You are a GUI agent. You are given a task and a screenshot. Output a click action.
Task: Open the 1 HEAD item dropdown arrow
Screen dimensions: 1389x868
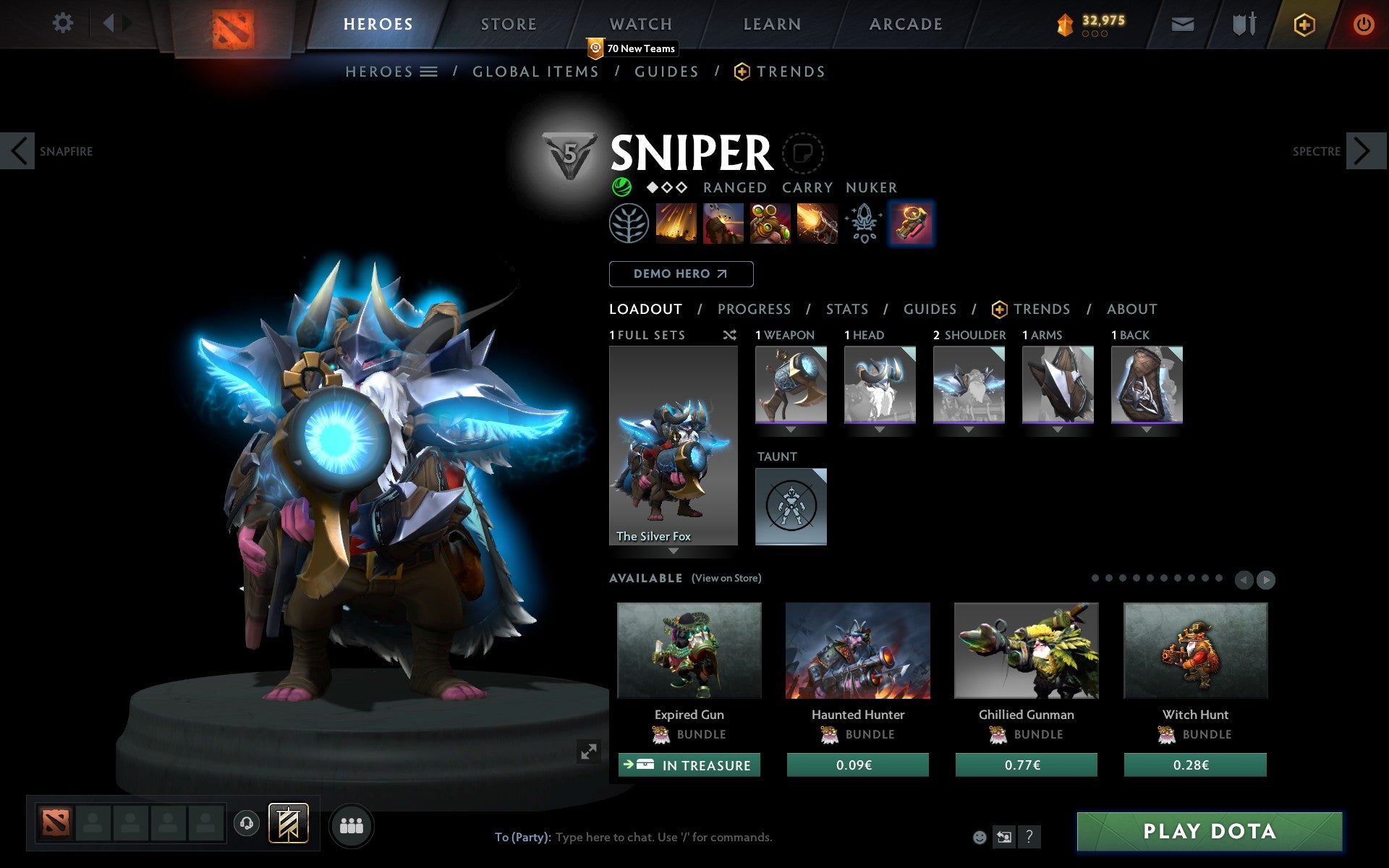click(880, 428)
